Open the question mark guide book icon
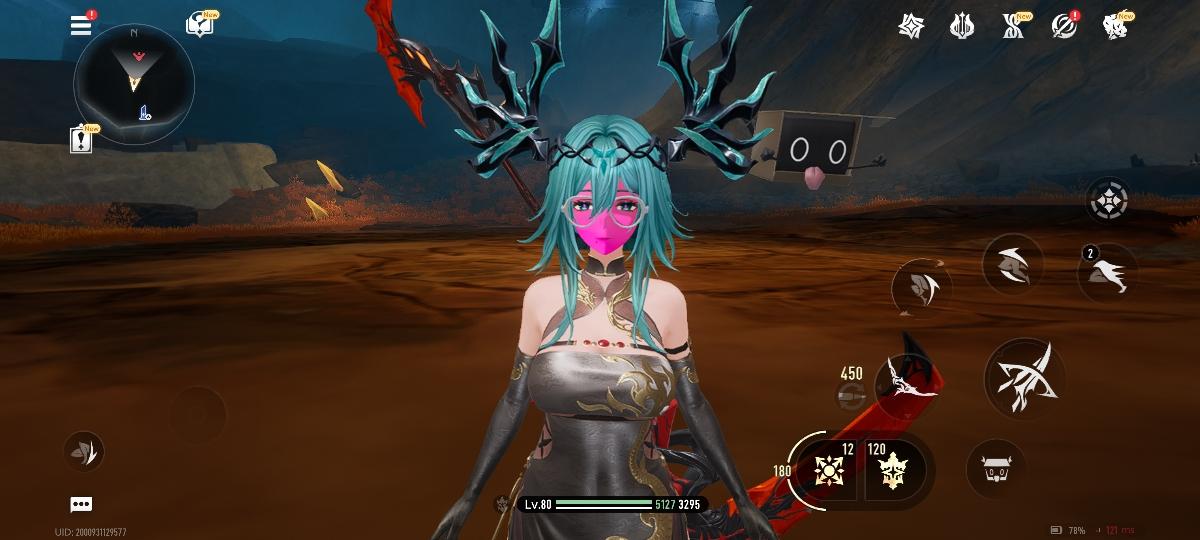This screenshot has height=540, width=1200. pyautogui.click(x=200, y=25)
